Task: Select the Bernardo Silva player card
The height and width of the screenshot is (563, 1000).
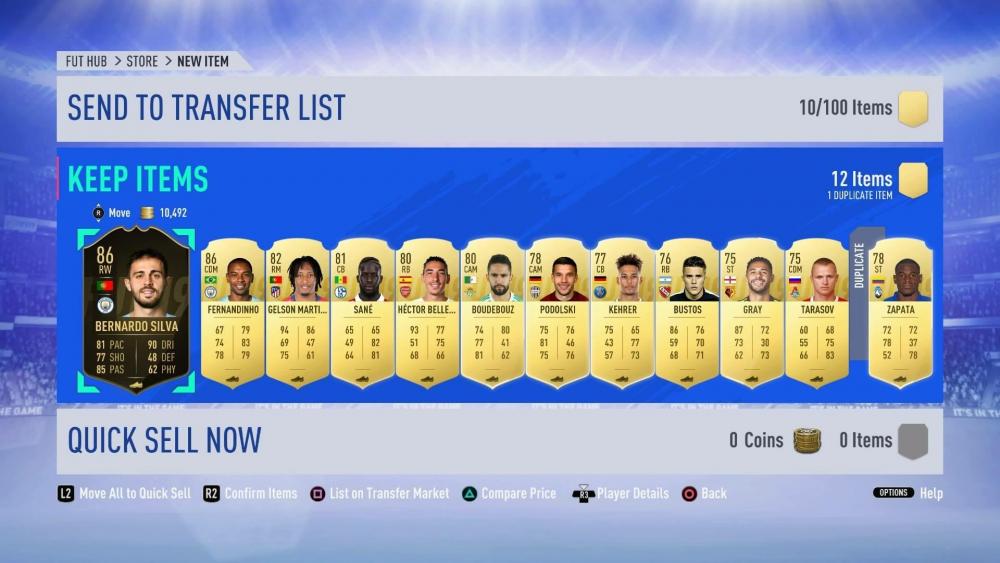Action: point(135,309)
